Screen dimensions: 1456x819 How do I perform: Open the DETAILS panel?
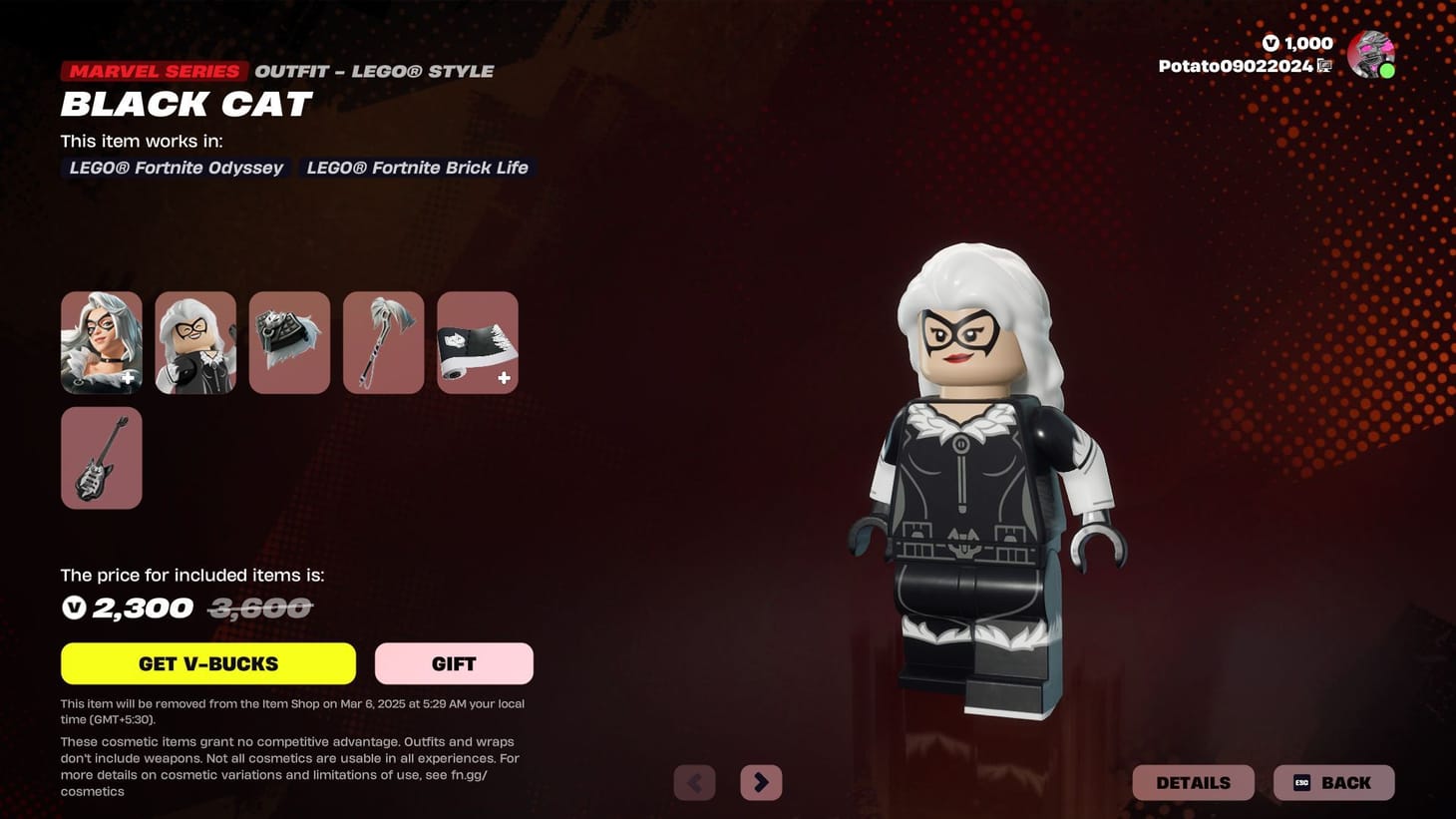click(x=1193, y=782)
